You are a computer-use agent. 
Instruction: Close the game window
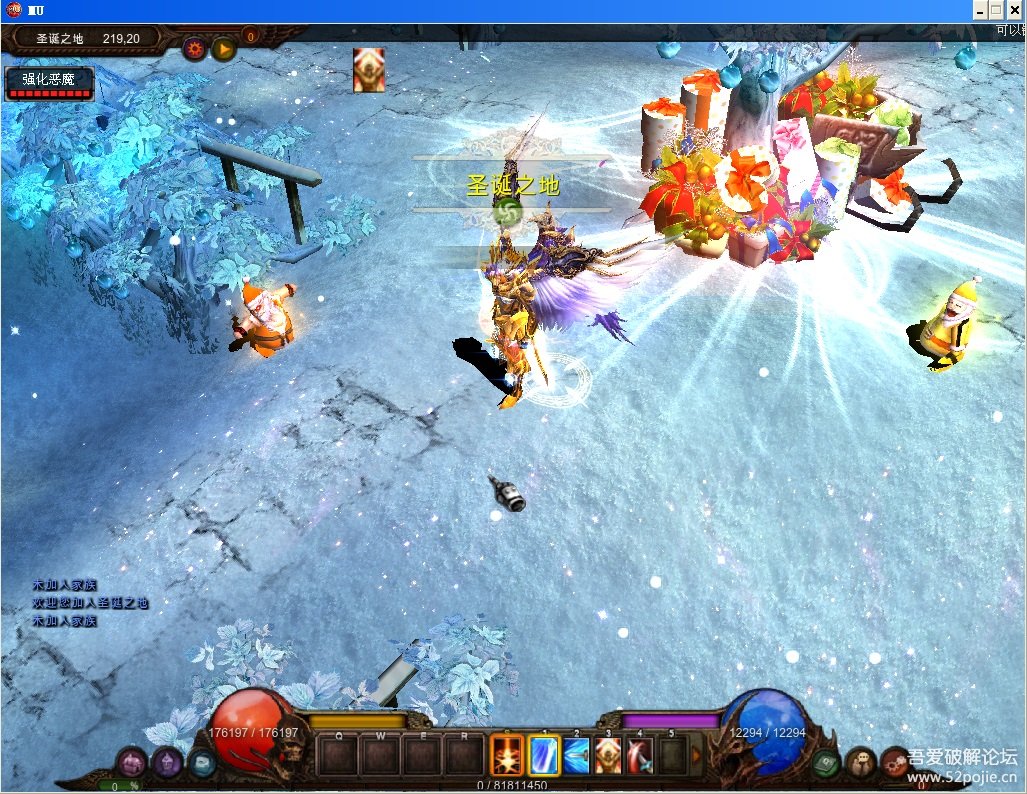click(x=1014, y=10)
